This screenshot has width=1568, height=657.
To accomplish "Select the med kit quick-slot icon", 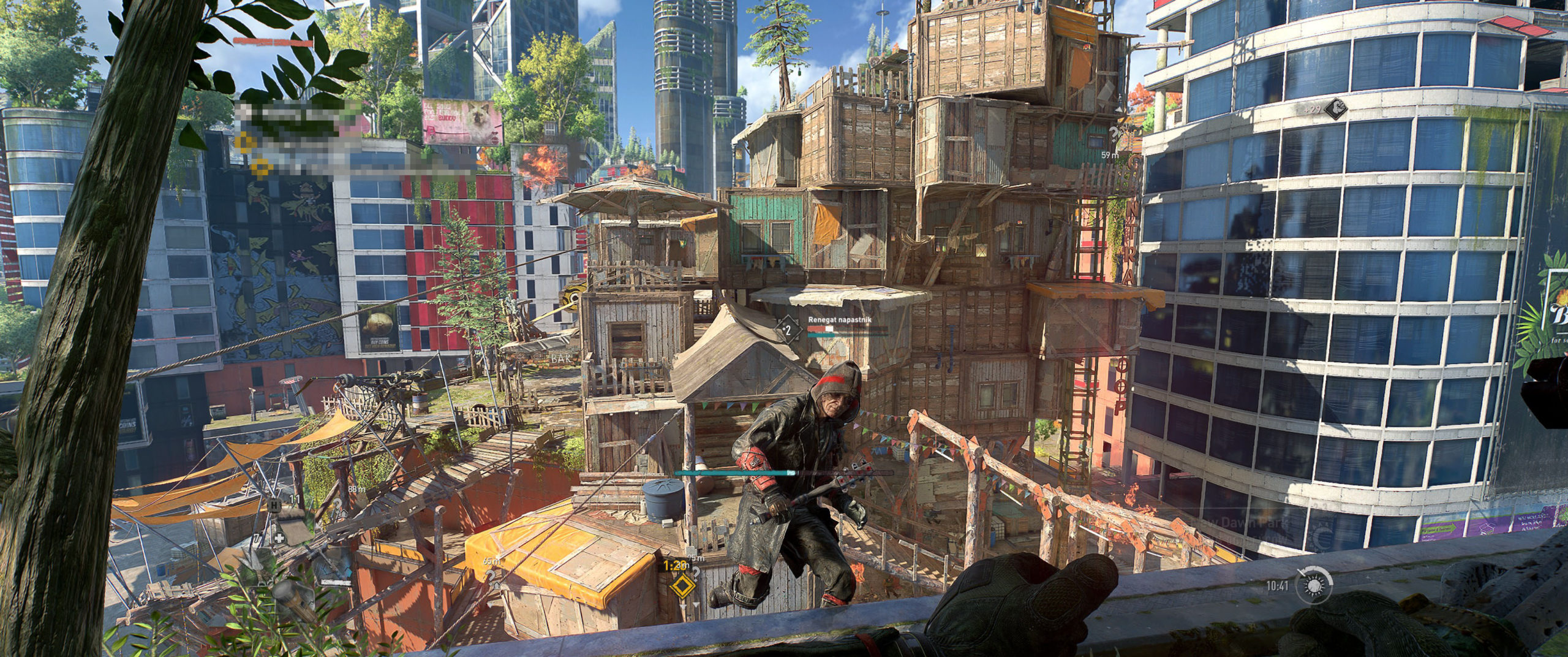I will pyautogui.click(x=280, y=537).
